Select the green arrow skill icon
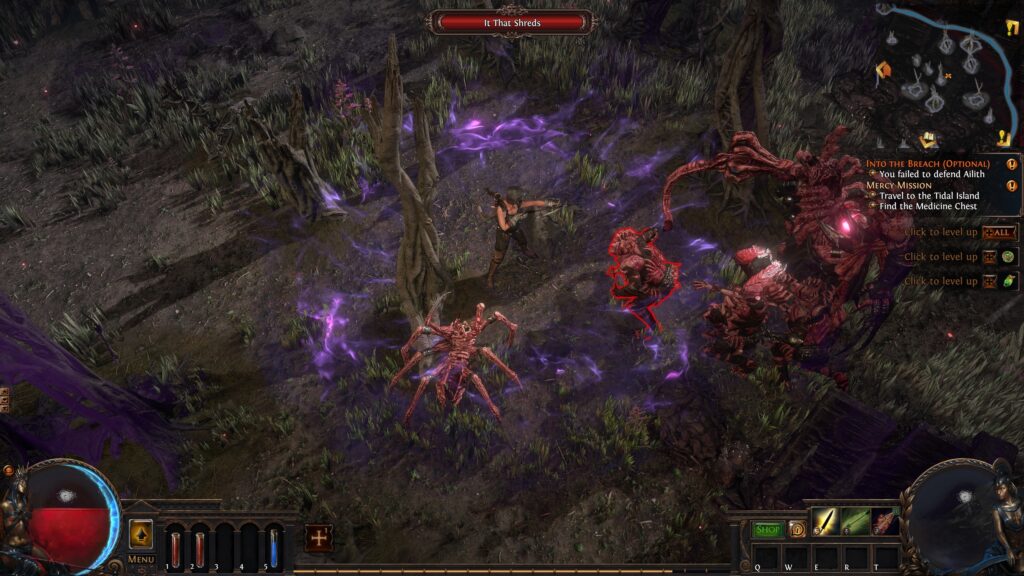Viewport: 1024px width, 576px height. click(x=855, y=521)
